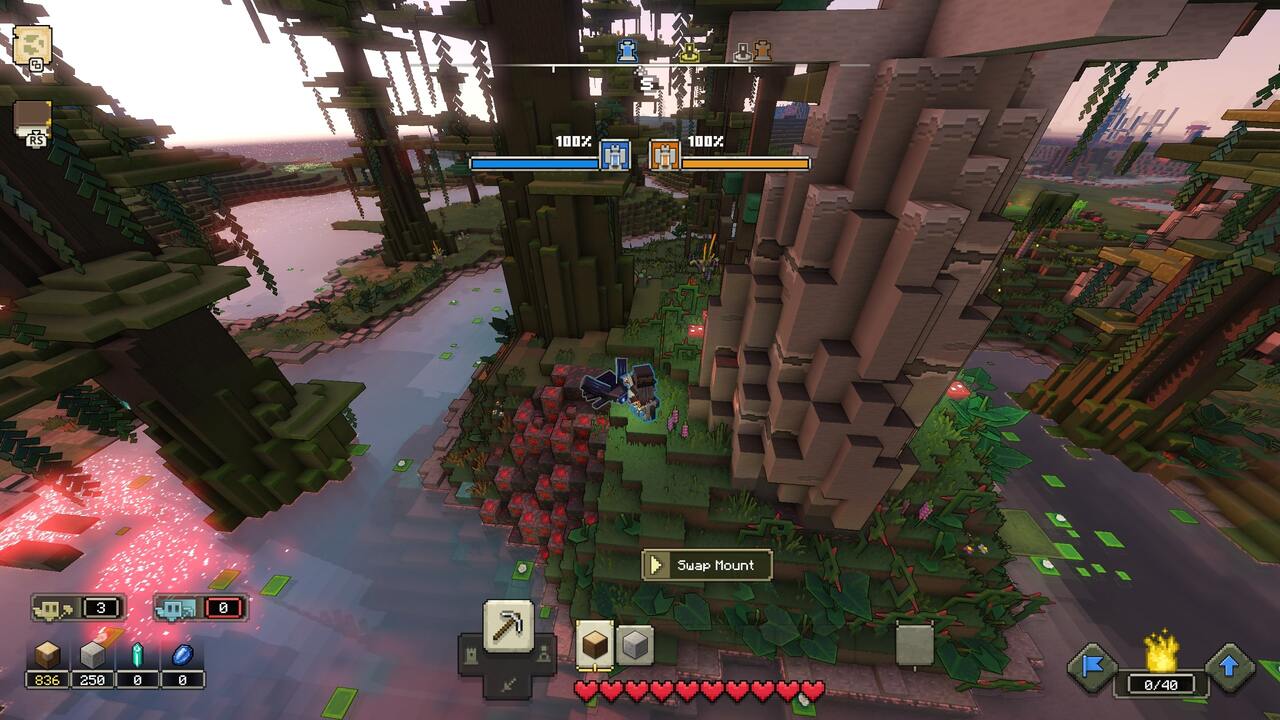Click the lapis lazuli resource icon
This screenshot has height=720, width=1280.
183,655
